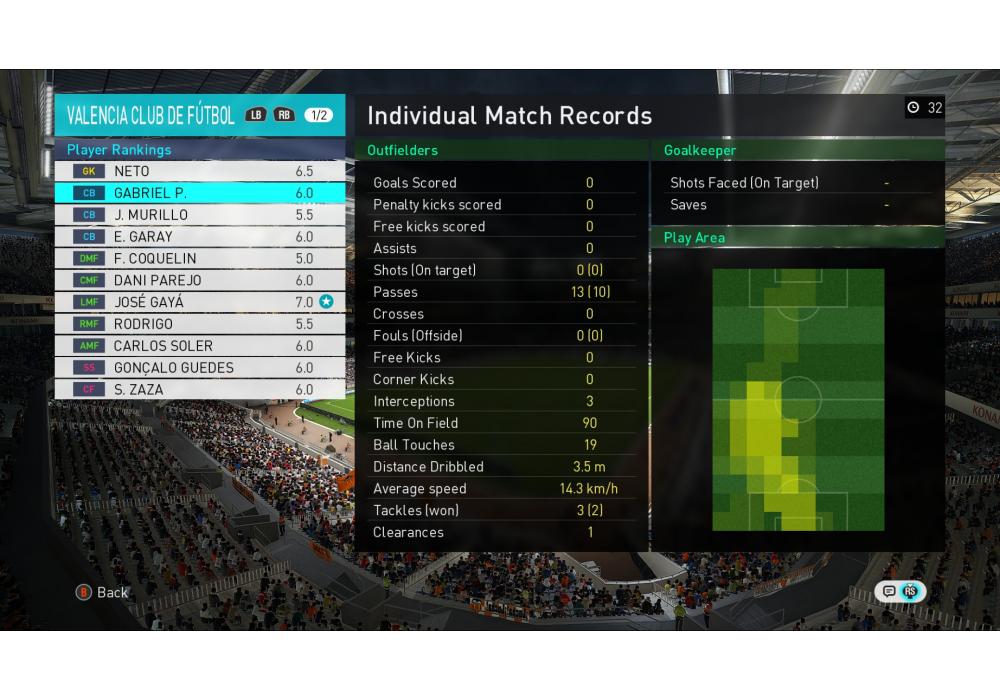Screen dimensions: 1000x700
Task: Select Neto in the player rankings
Action: pyautogui.click(x=200, y=171)
